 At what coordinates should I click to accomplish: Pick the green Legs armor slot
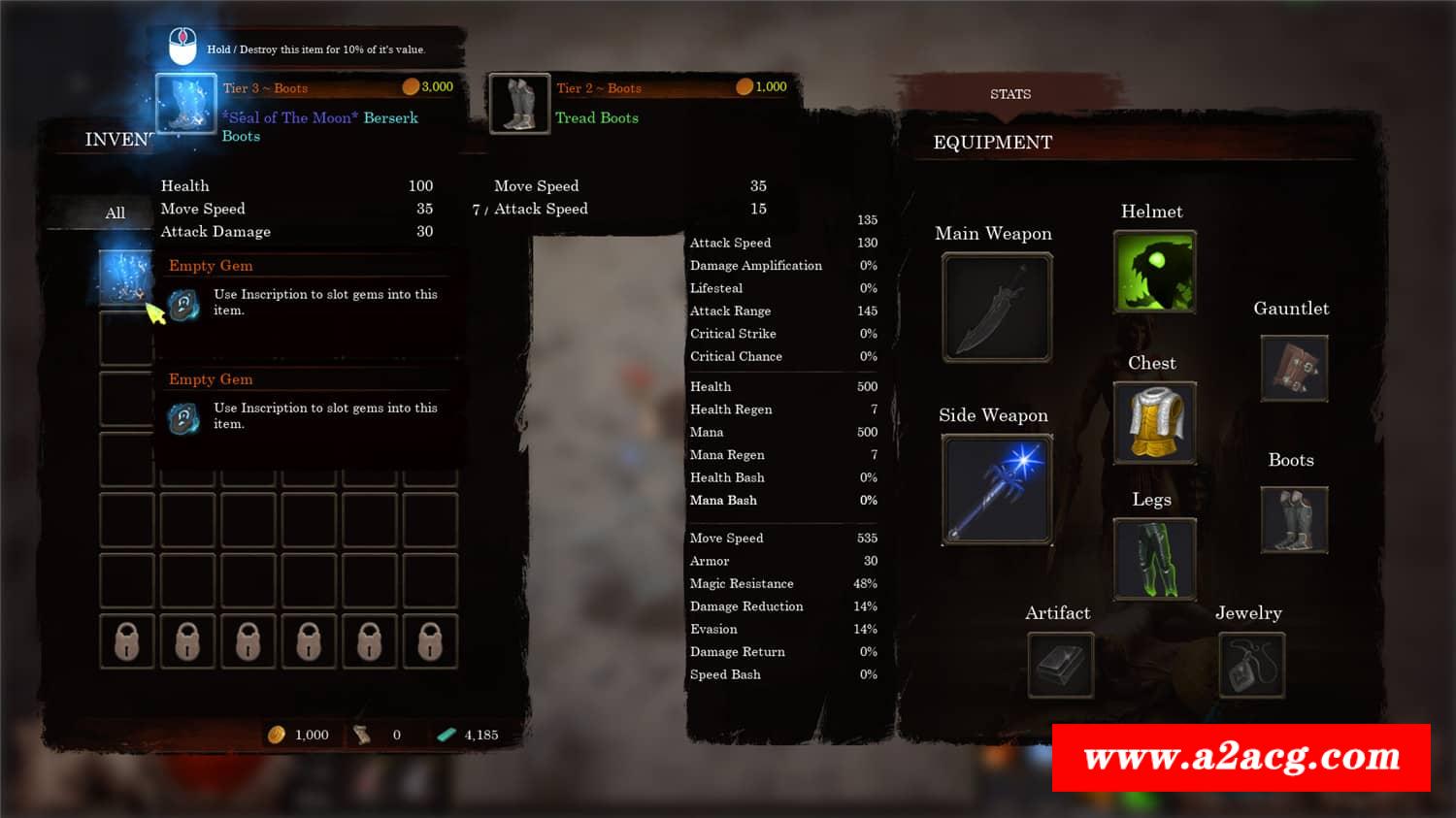pos(1154,558)
